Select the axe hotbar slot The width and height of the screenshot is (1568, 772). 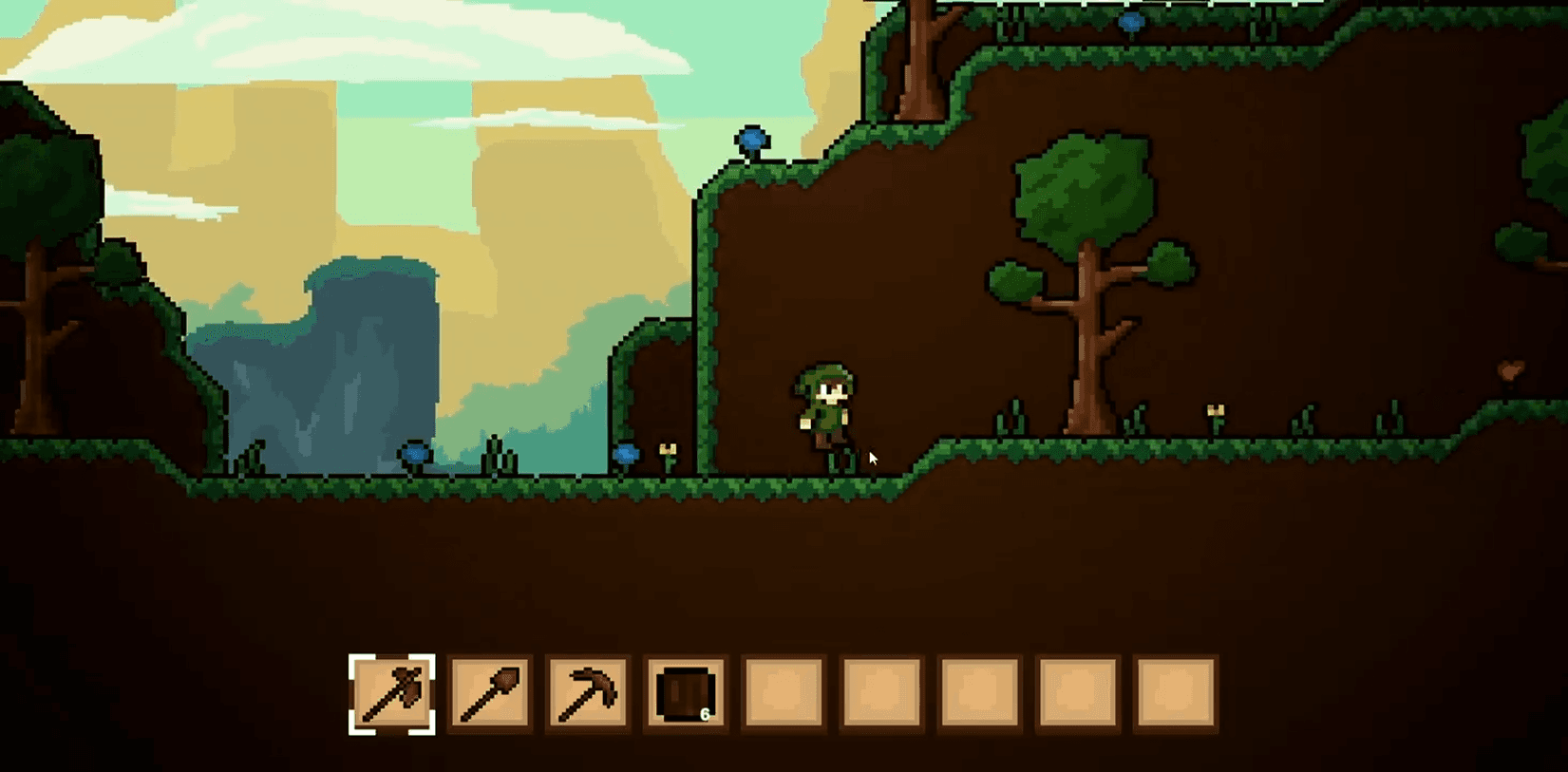(x=391, y=694)
